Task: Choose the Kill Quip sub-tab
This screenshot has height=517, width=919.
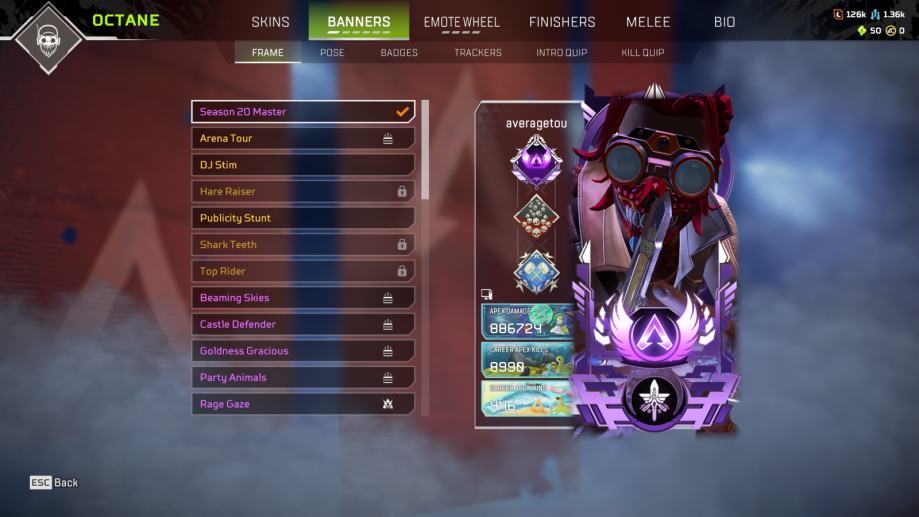Action: (642, 52)
